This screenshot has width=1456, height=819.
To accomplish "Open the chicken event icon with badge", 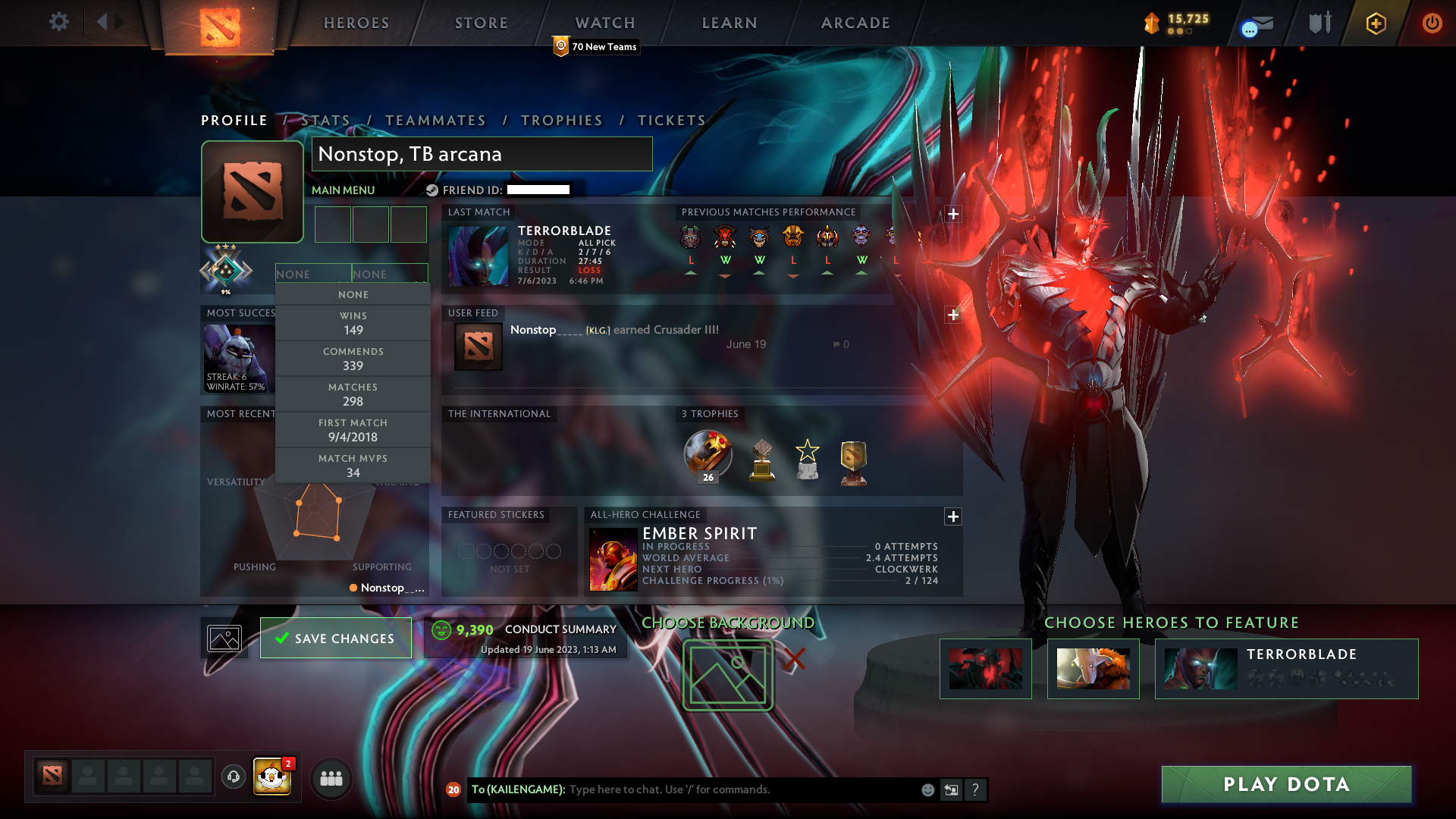I will (x=273, y=777).
